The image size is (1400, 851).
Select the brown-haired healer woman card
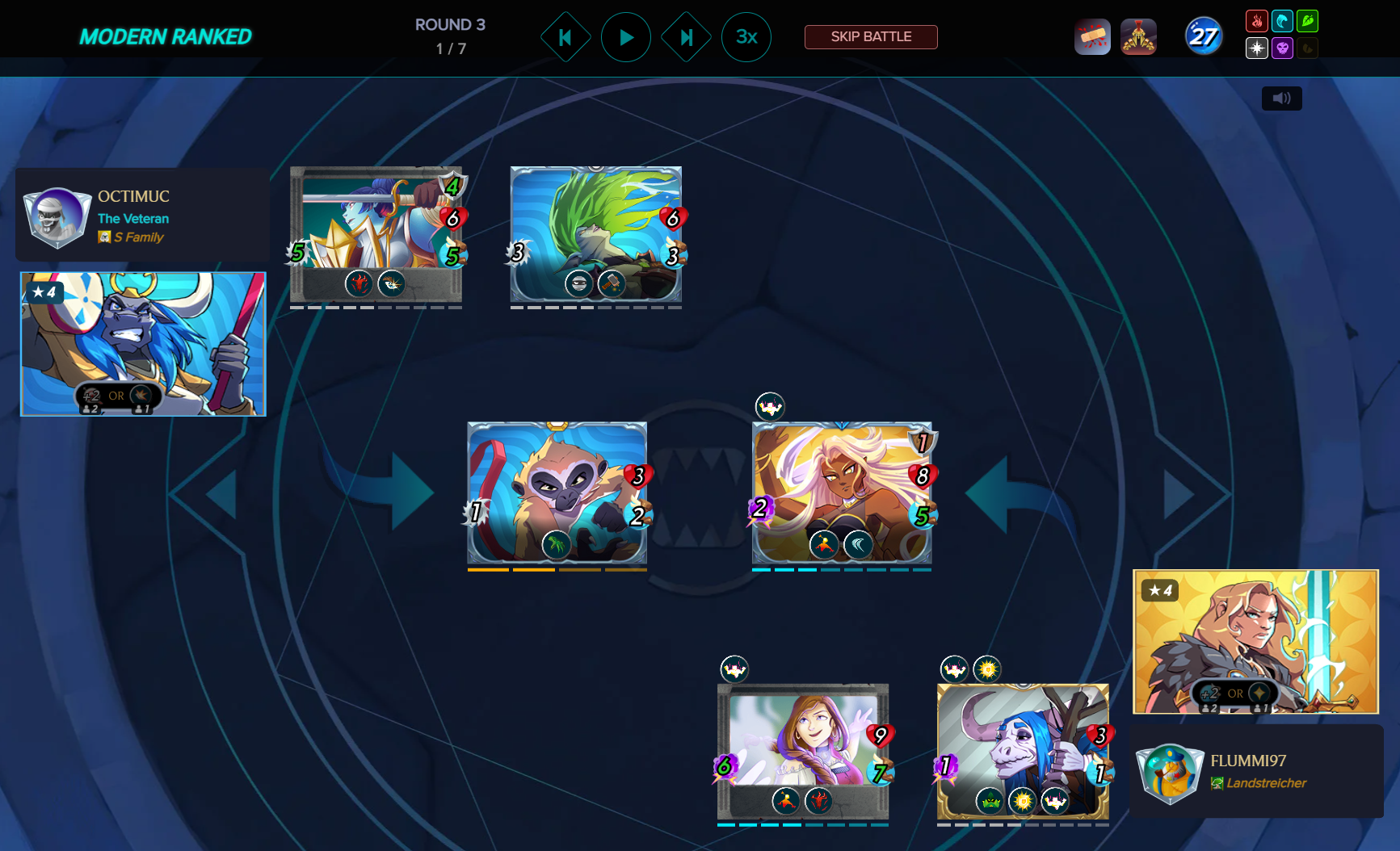(x=803, y=751)
